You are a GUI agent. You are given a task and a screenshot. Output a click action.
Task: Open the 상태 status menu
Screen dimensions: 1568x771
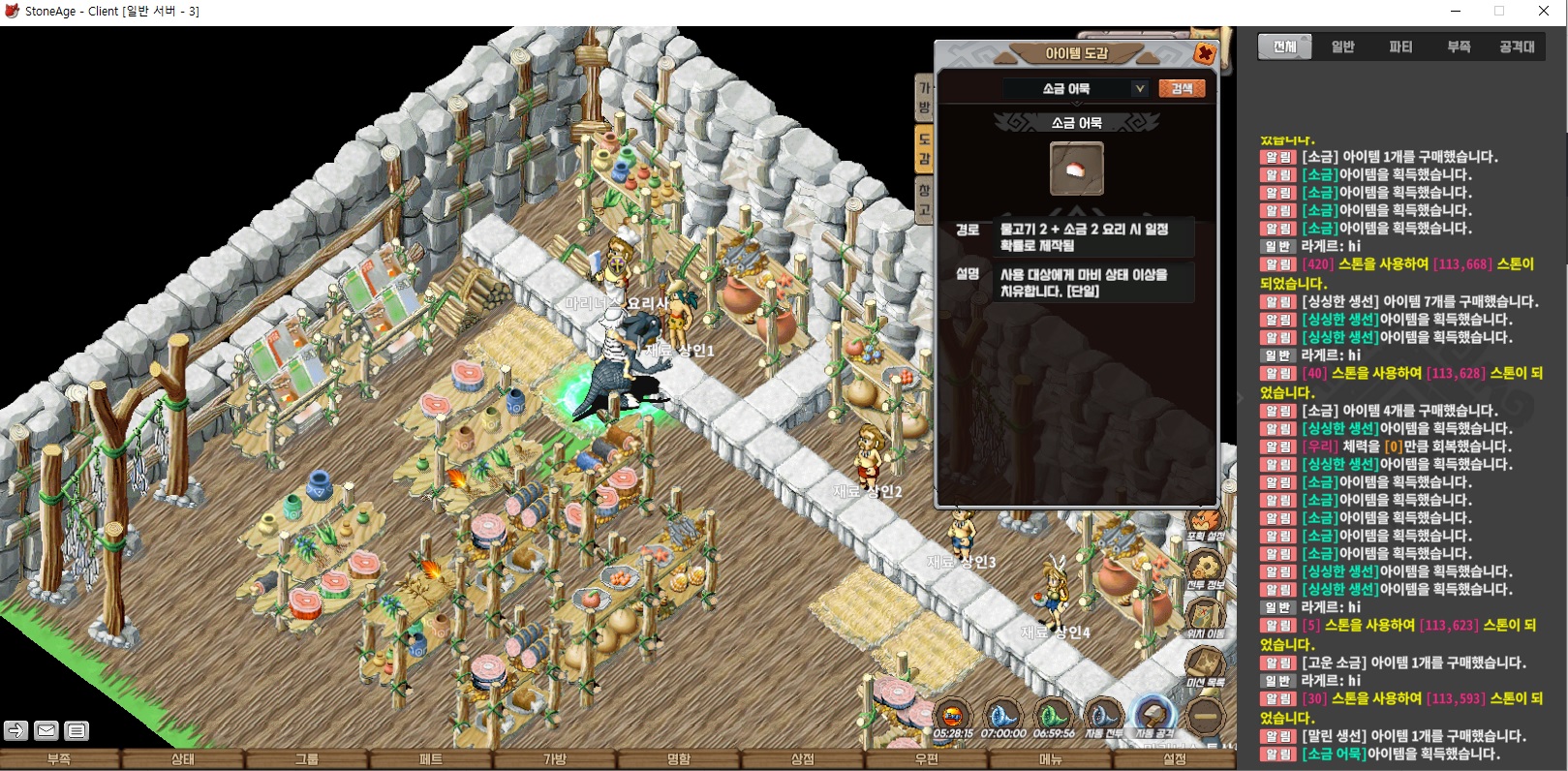(183, 759)
